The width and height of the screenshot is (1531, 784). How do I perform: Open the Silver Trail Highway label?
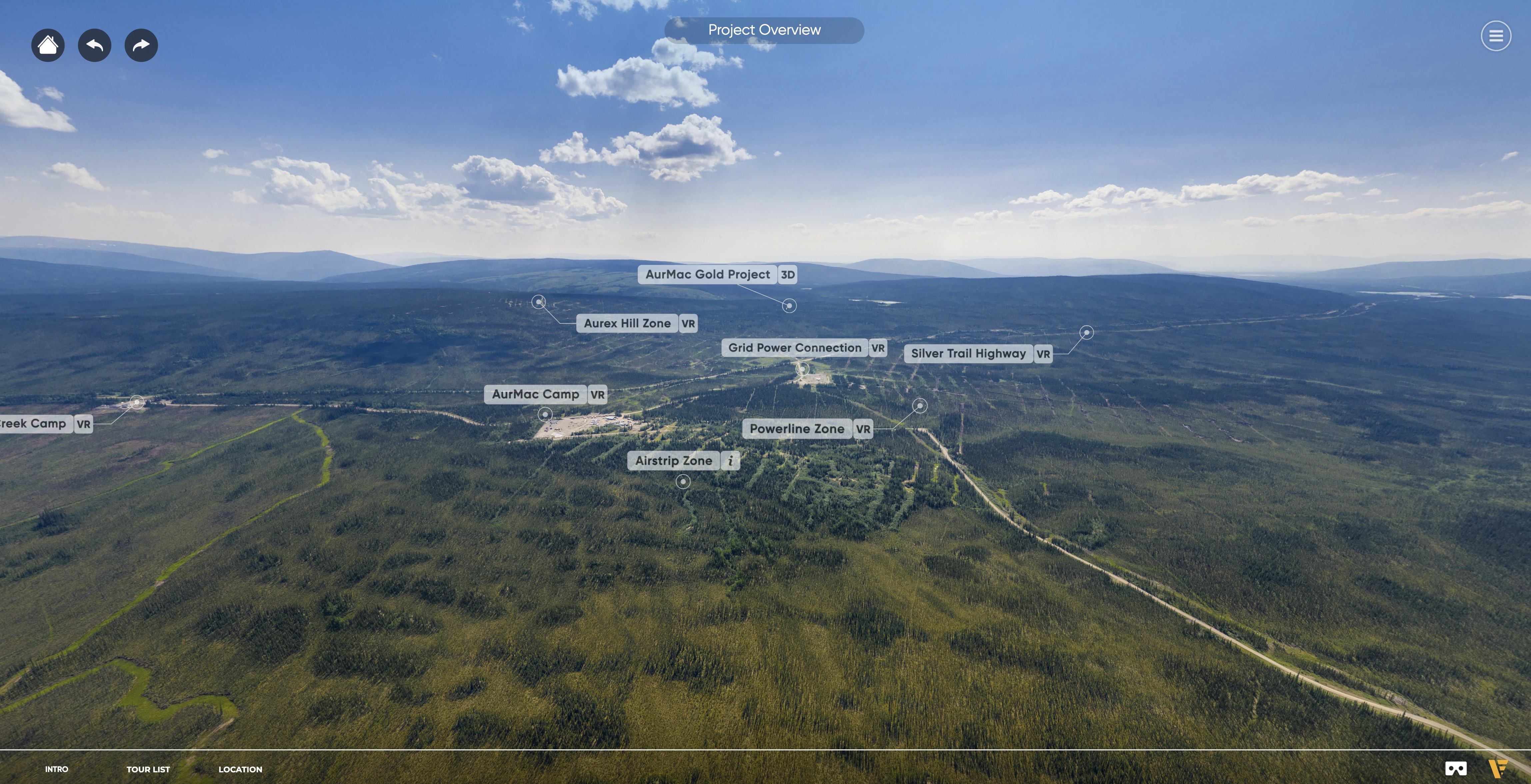(x=977, y=354)
